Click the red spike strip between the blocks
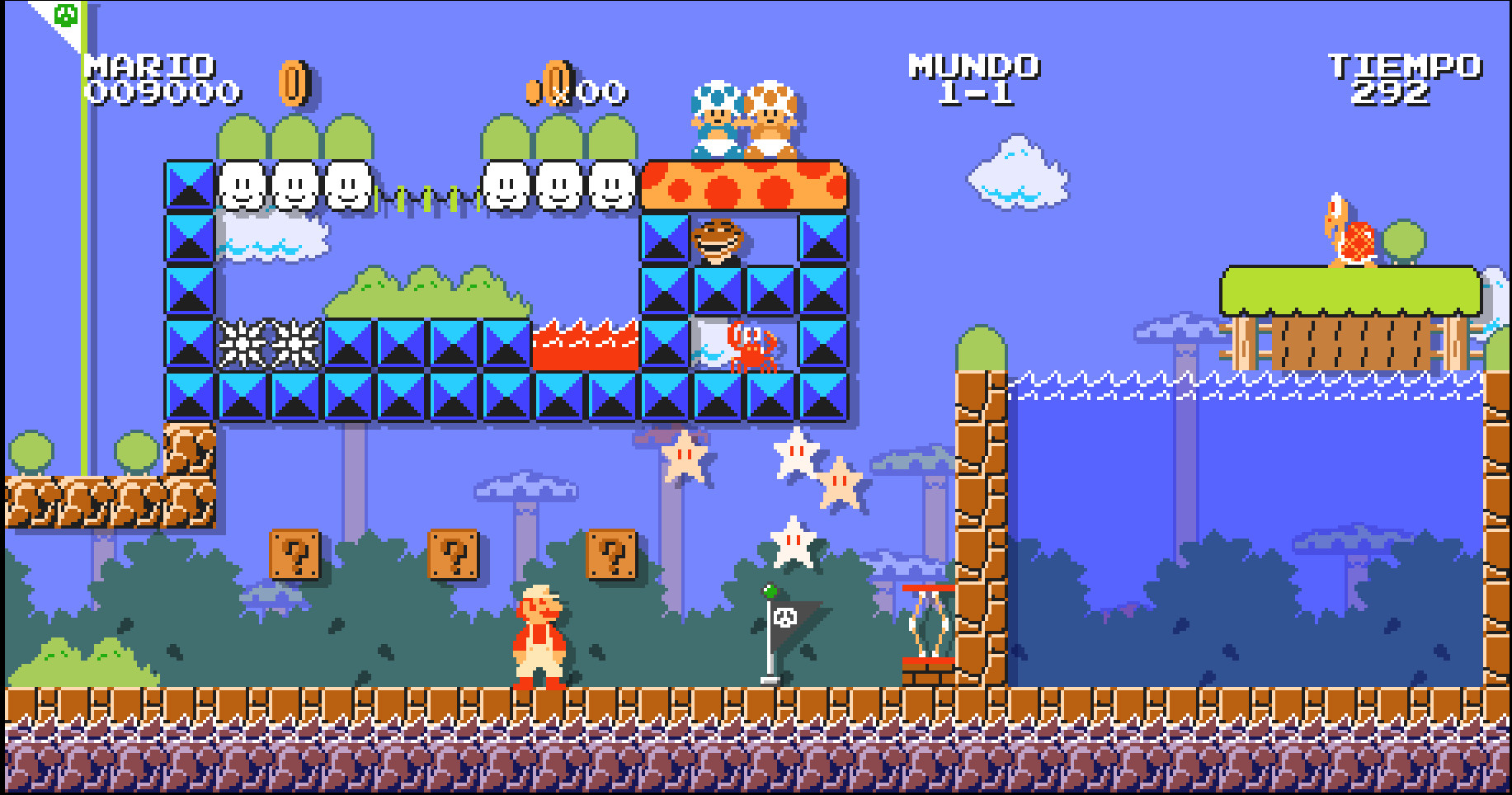This screenshot has height=795, width=1512. pos(584,346)
